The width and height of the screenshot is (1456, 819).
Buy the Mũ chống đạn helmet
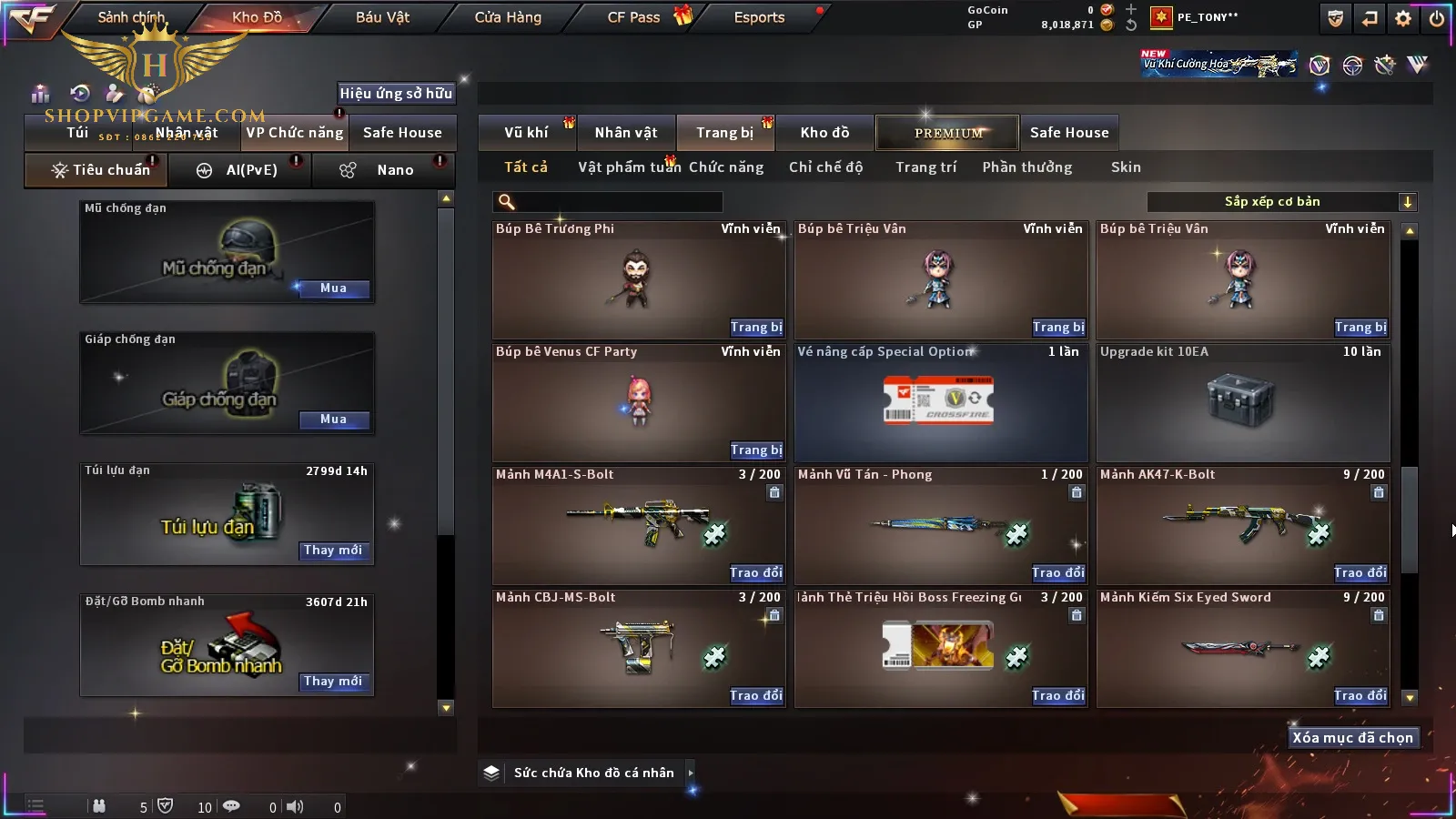[x=333, y=288]
